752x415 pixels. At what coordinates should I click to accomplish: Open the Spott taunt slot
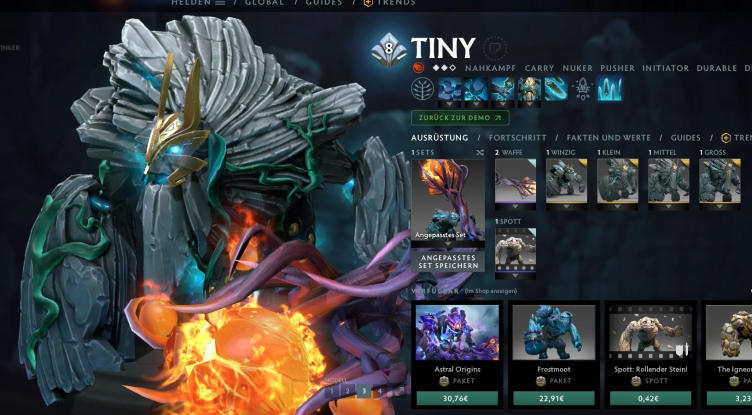pyautogui.click(x=515, y=248)
